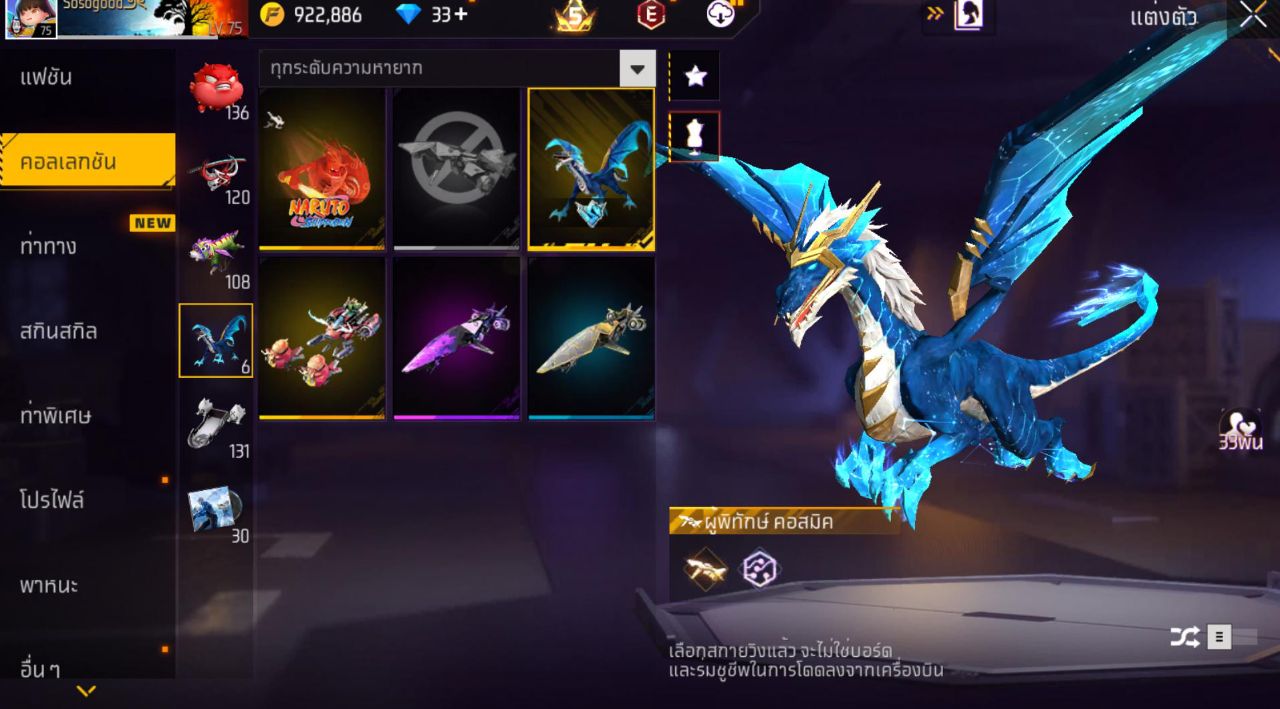
Task: Open the rarity filter dropdown
Action: coord(637,69)
